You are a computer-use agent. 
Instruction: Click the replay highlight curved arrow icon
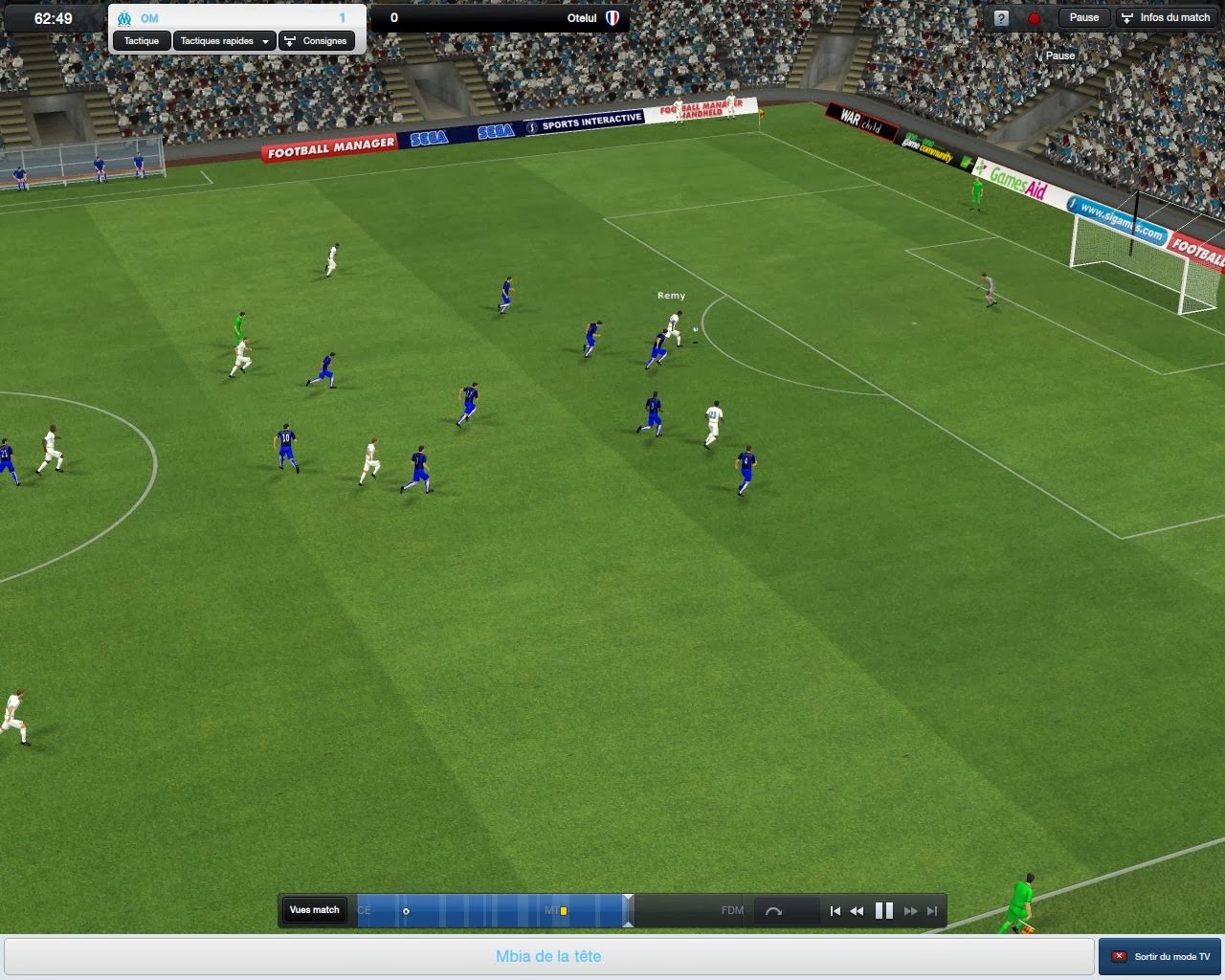pos(775,911)
